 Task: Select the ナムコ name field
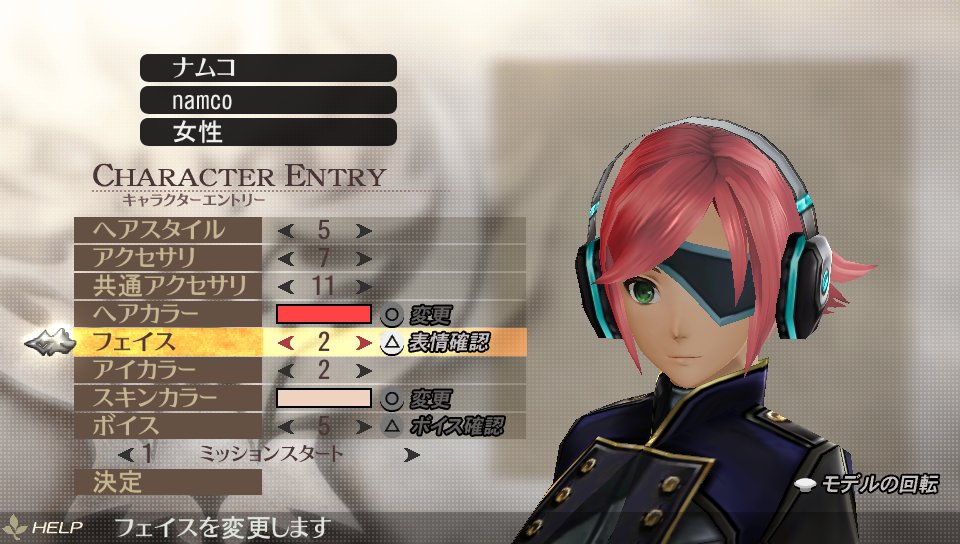268,68
